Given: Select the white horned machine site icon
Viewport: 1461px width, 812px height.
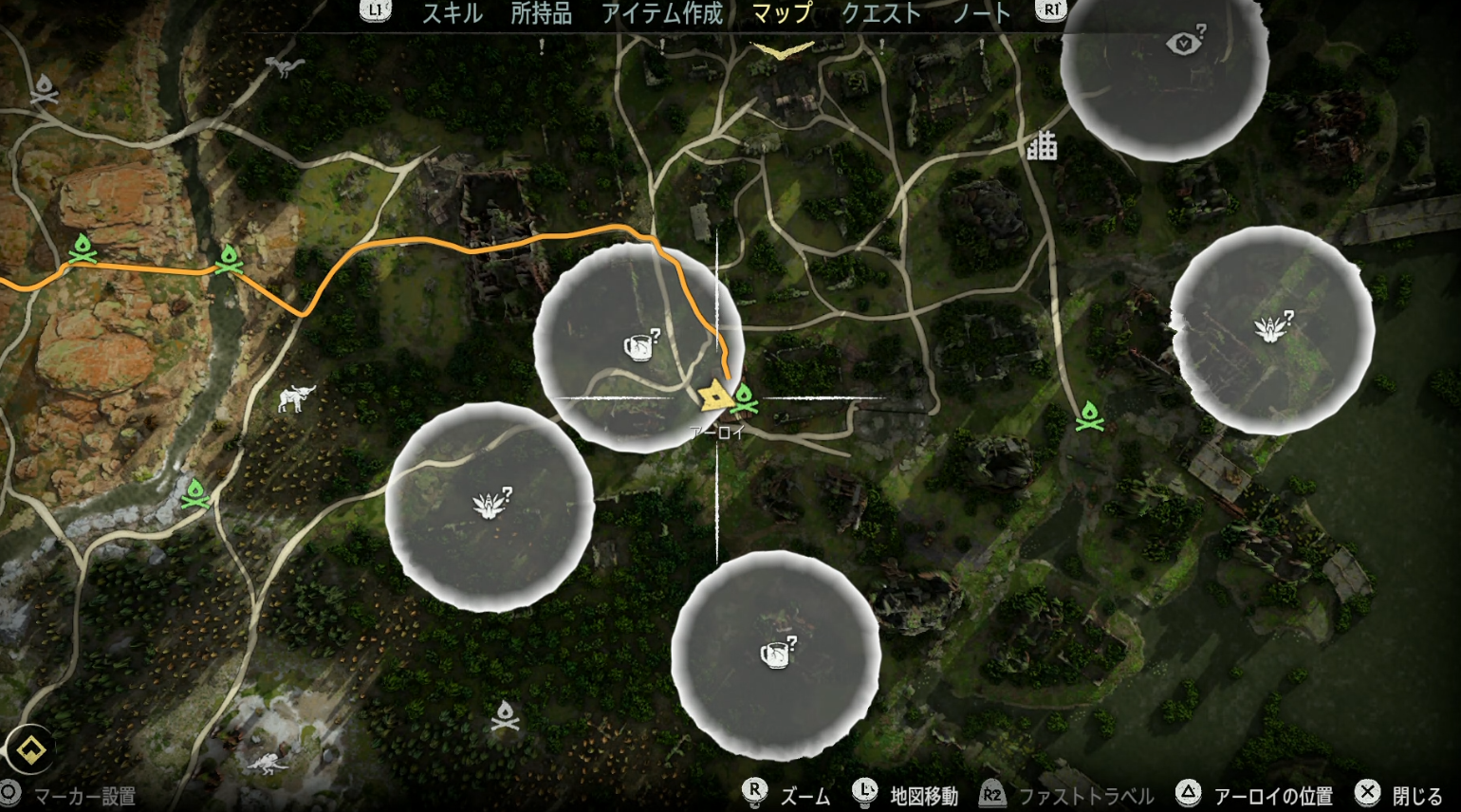Looking at the screenshot, I should (x=296, y=397).
